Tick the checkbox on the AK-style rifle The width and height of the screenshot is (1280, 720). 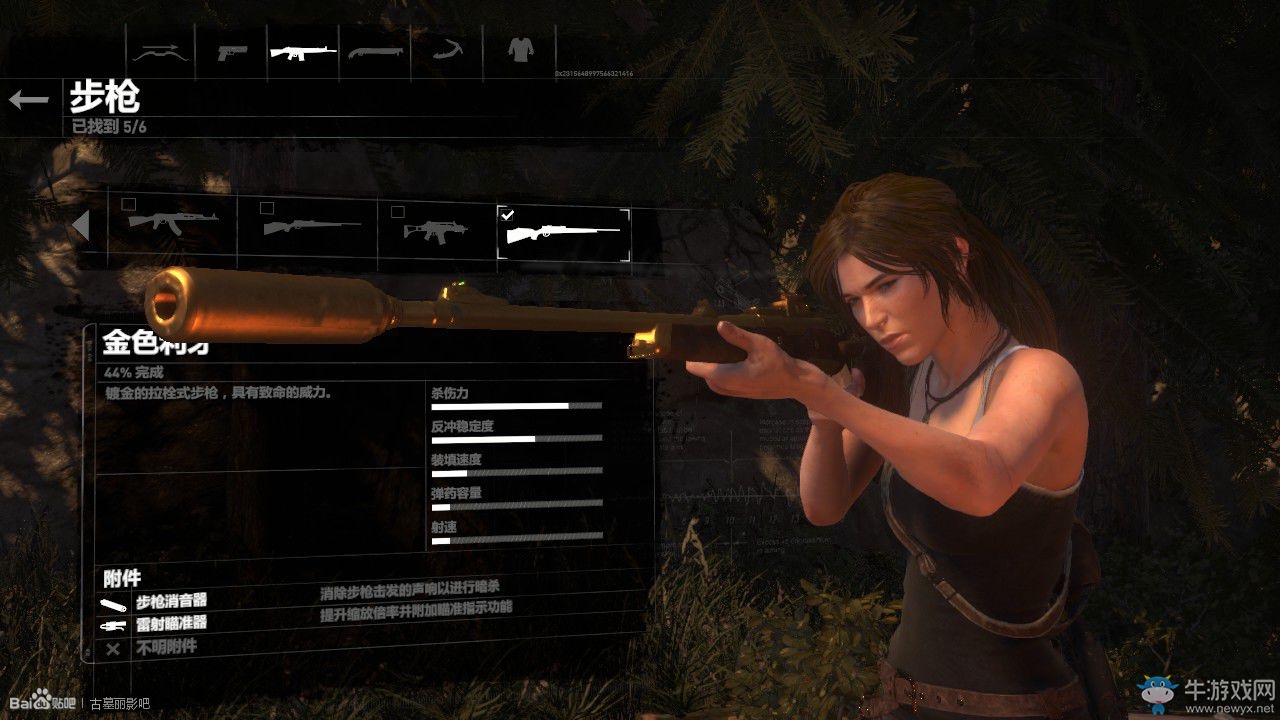(129, 205)
